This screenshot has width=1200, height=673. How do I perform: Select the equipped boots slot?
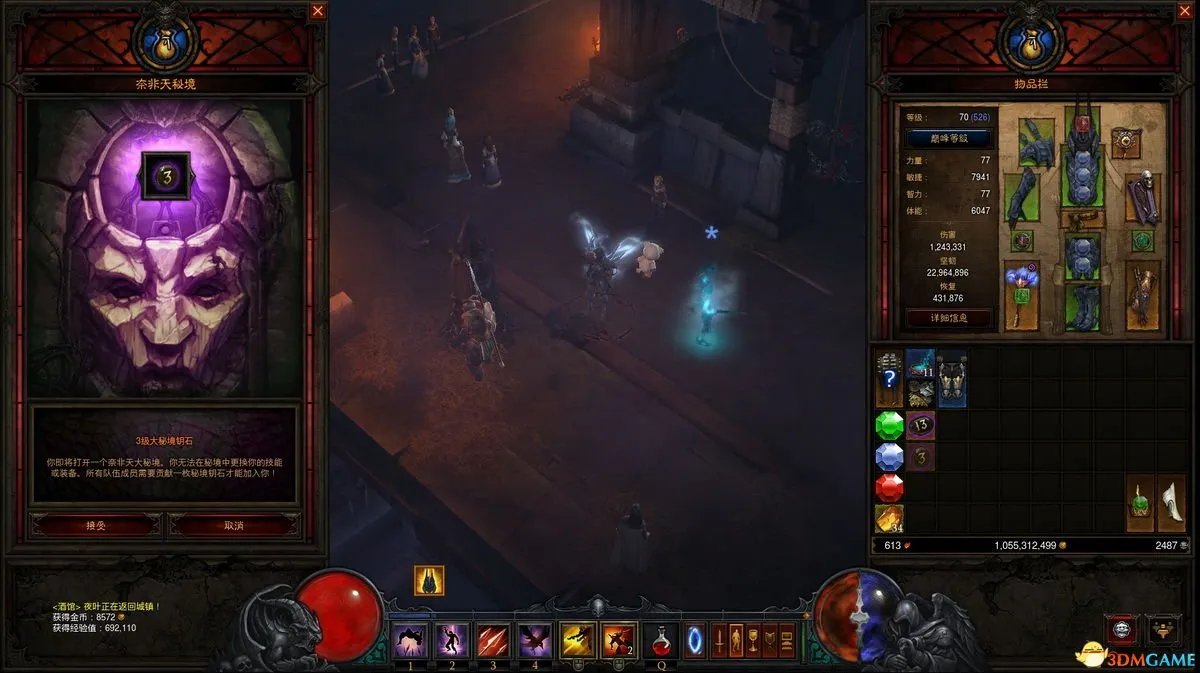click(x=1082, y=309)
